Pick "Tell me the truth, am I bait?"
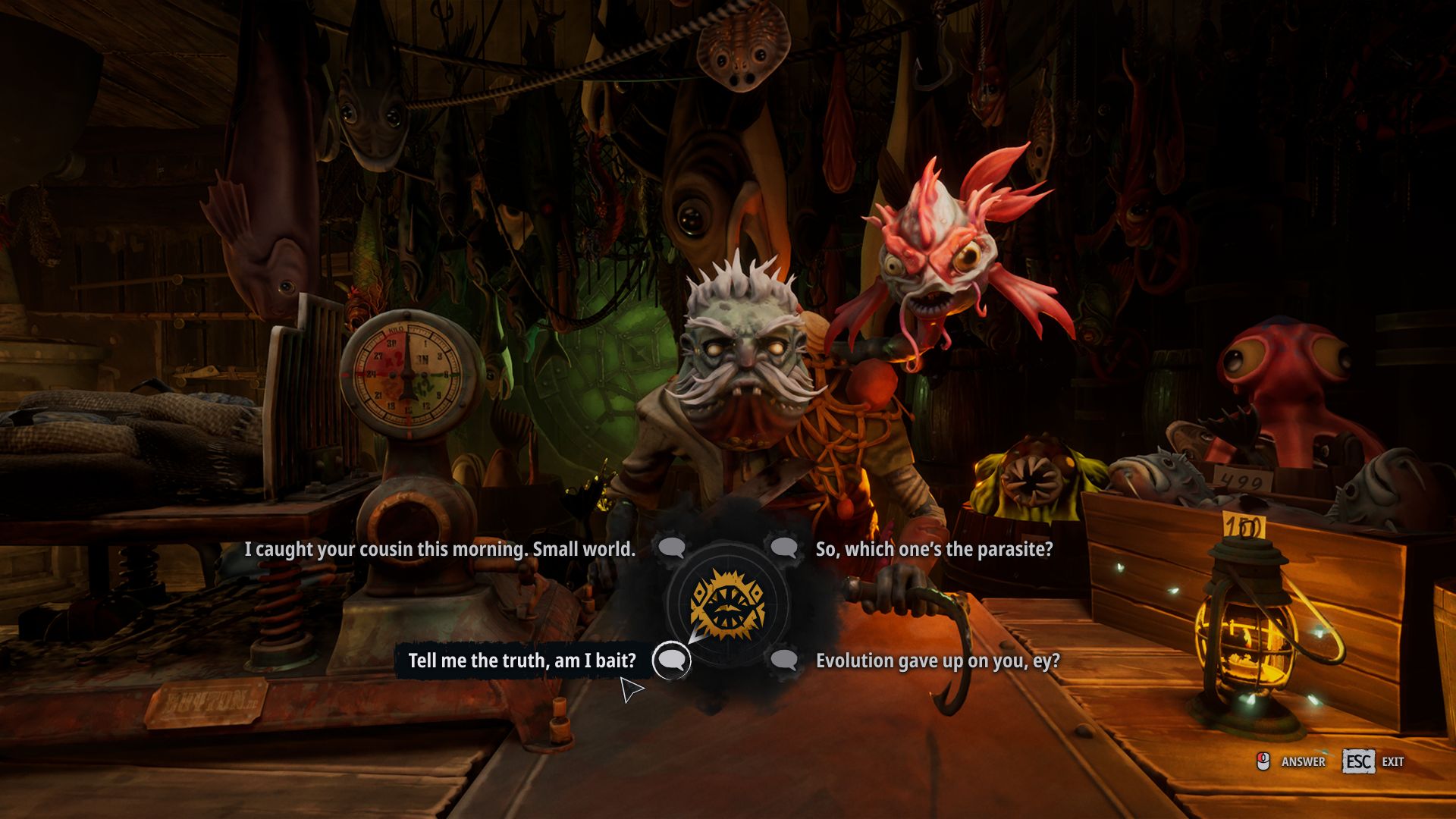The height and width of the screenshot is (819, 1456). point(522,661)
